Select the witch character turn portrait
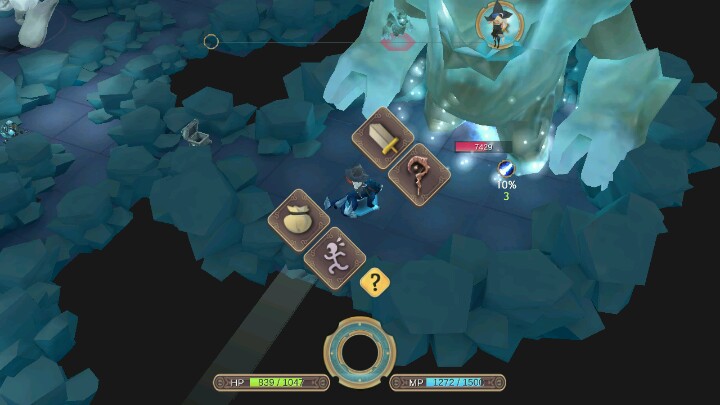Screen dimensions: 720x405 click(494, 25)
